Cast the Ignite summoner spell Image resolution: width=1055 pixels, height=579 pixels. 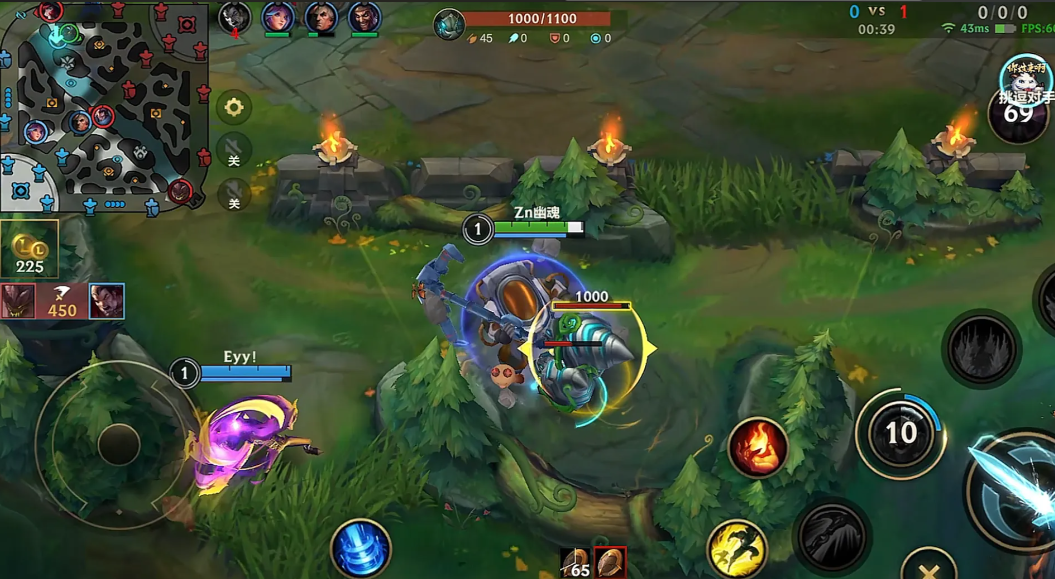(757, 447)
